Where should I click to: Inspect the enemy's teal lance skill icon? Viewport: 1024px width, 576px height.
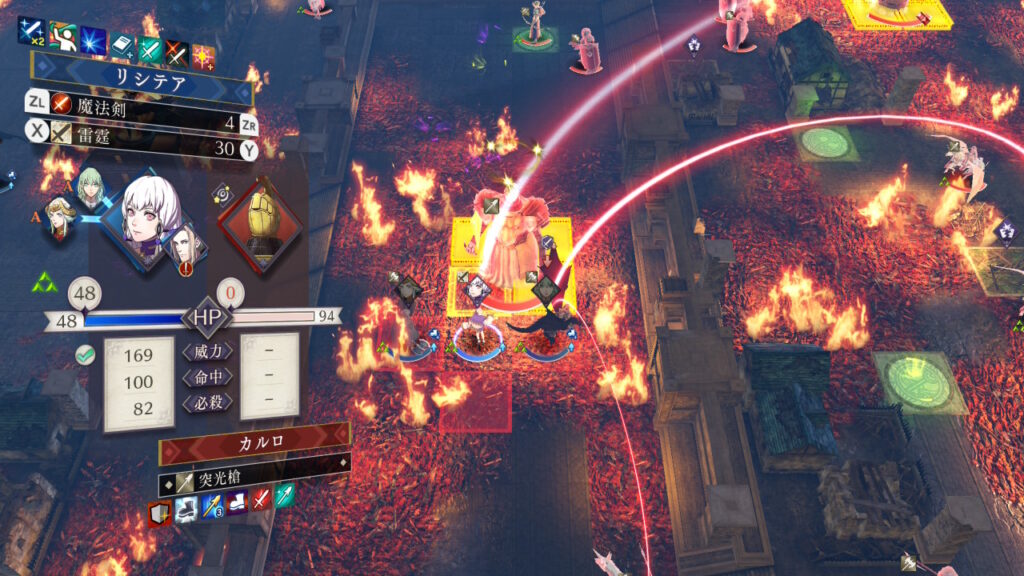pyautogui.click(x=285, y=495)
